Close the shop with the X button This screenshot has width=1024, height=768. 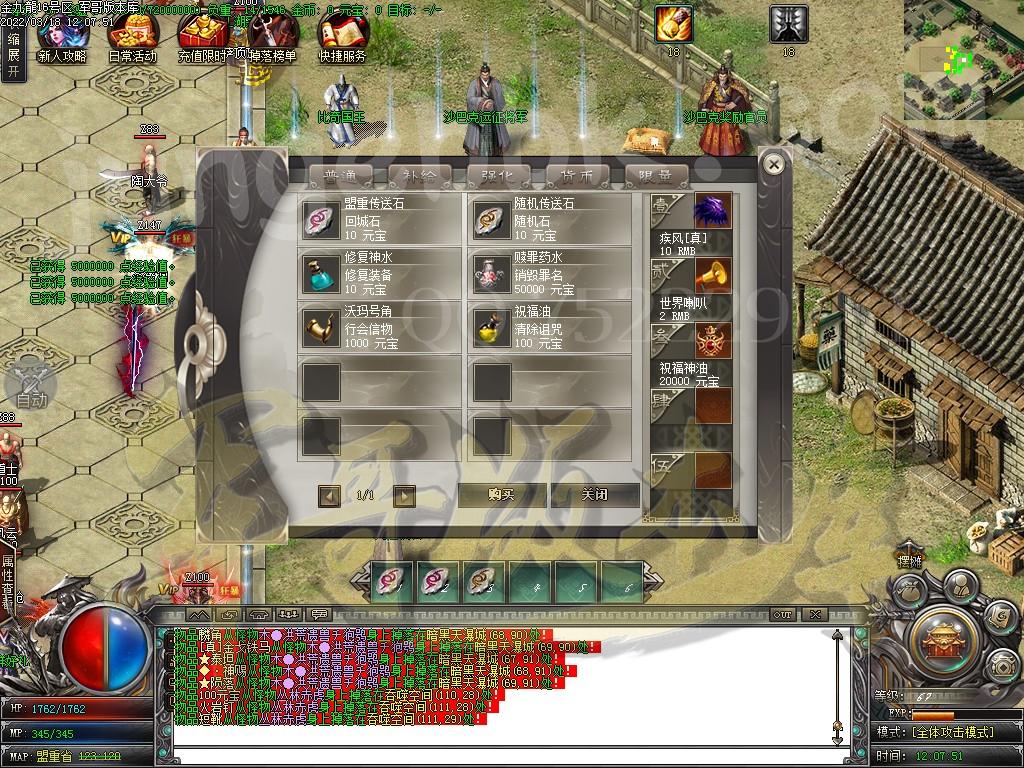774,162
